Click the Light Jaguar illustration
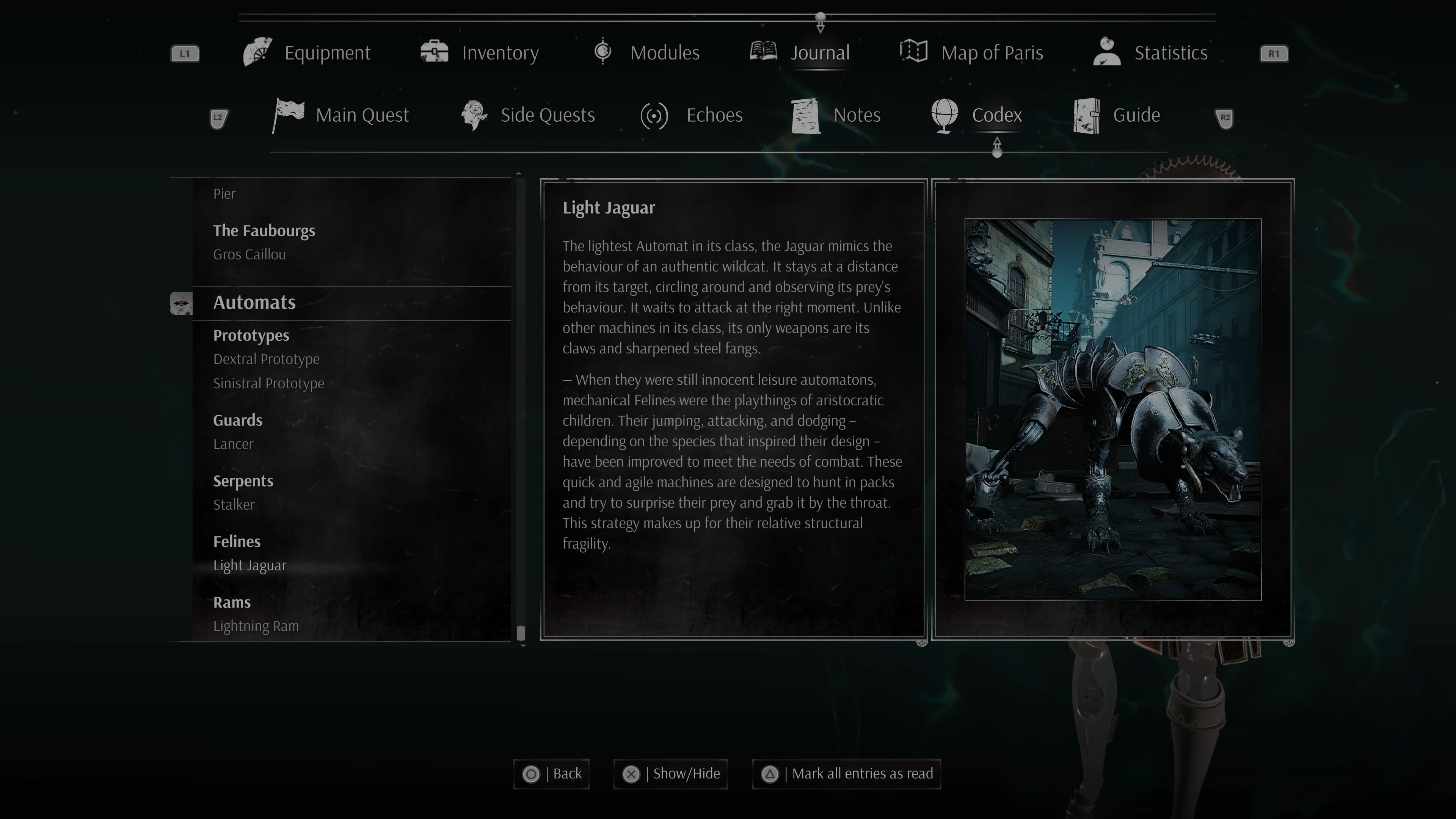 1112,409
